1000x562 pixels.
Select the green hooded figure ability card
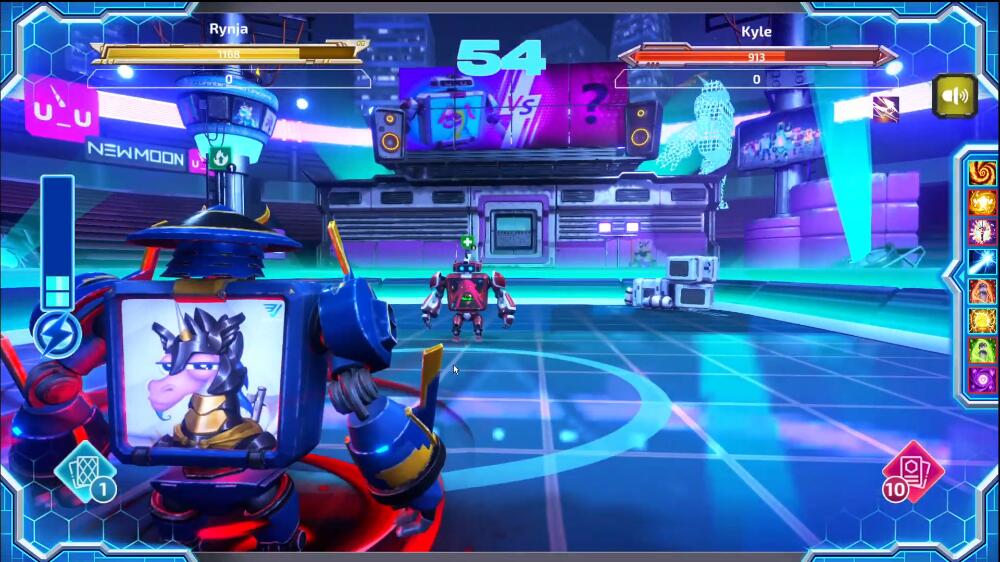pyautogui.click(x=983, y=351)
